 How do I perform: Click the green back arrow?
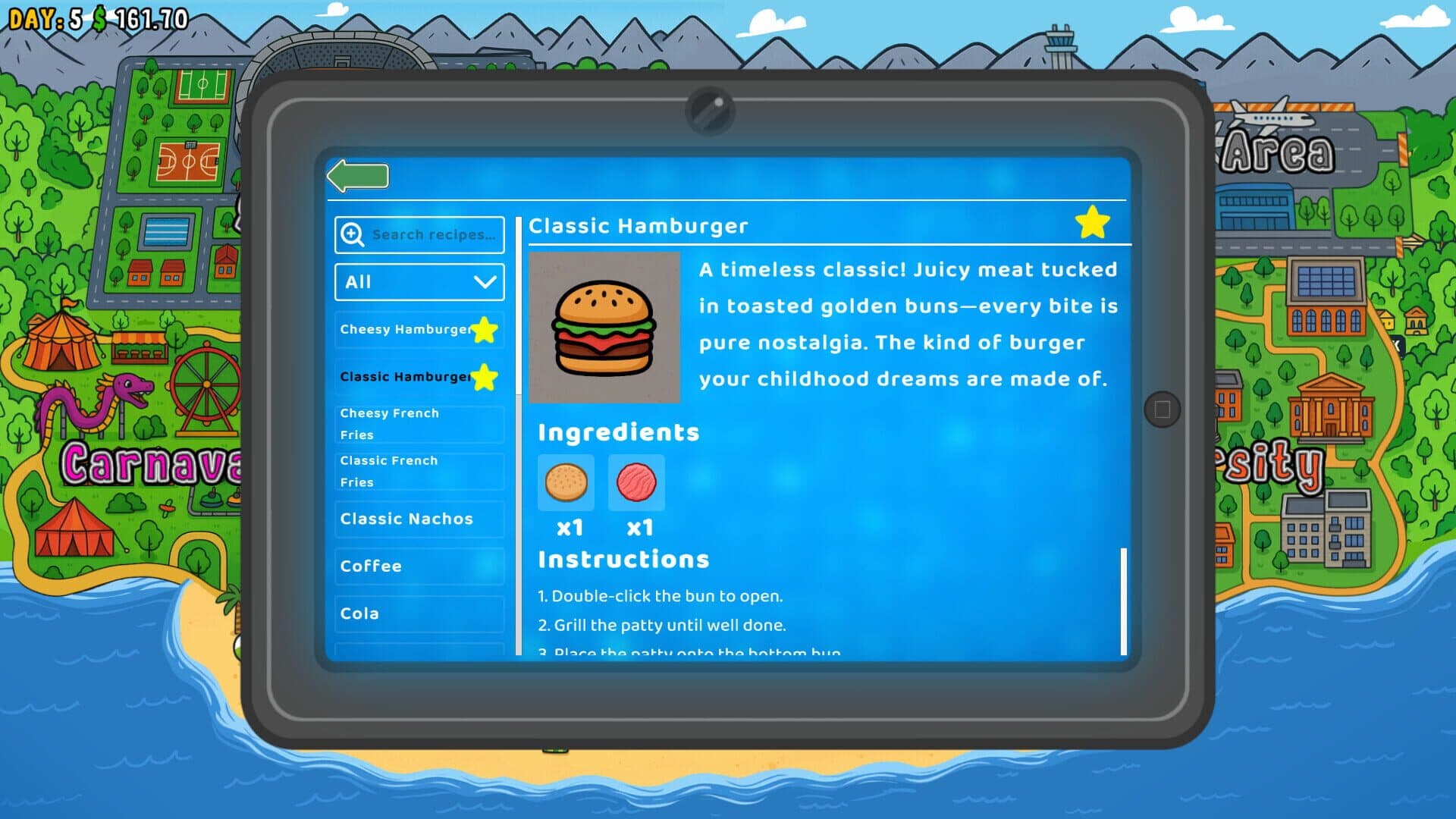tap(356, 175)
